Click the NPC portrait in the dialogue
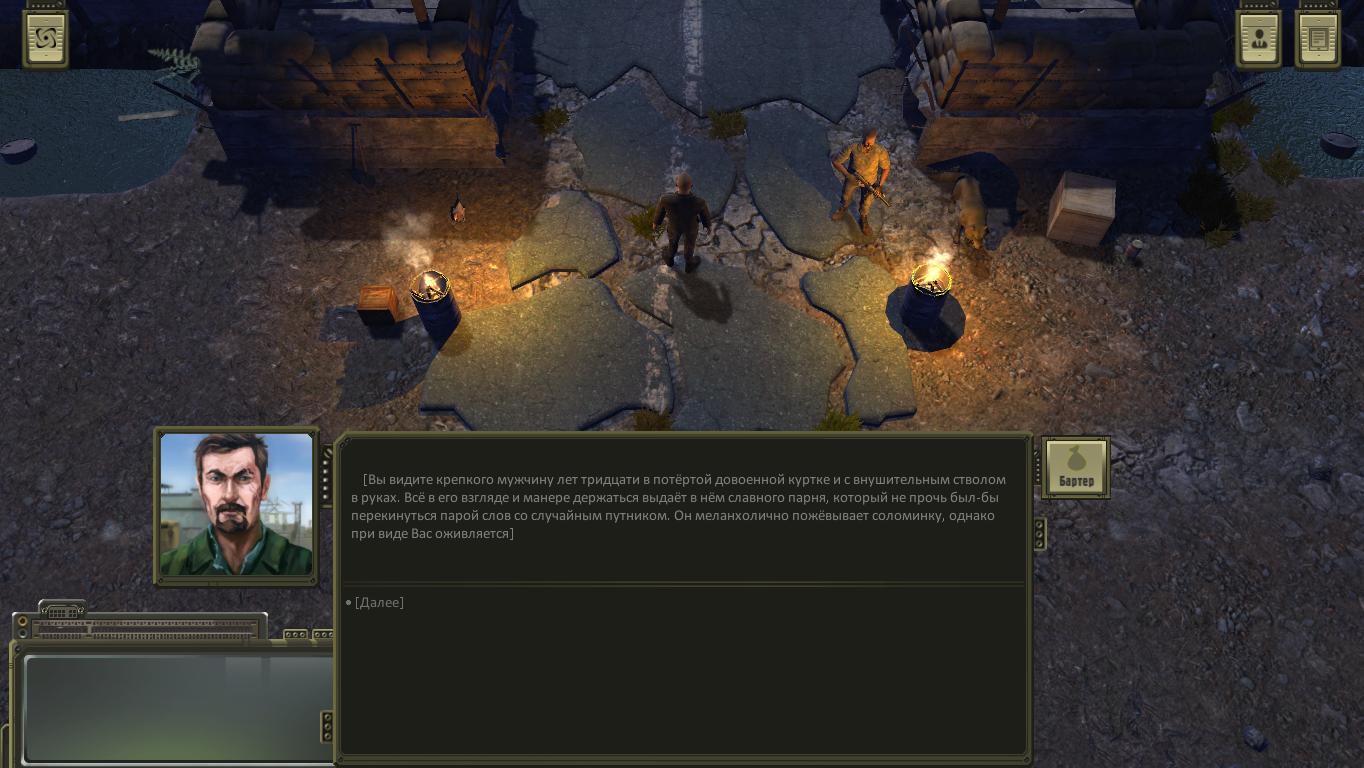Screen dimensions: 1364x768 coord(236,505)
